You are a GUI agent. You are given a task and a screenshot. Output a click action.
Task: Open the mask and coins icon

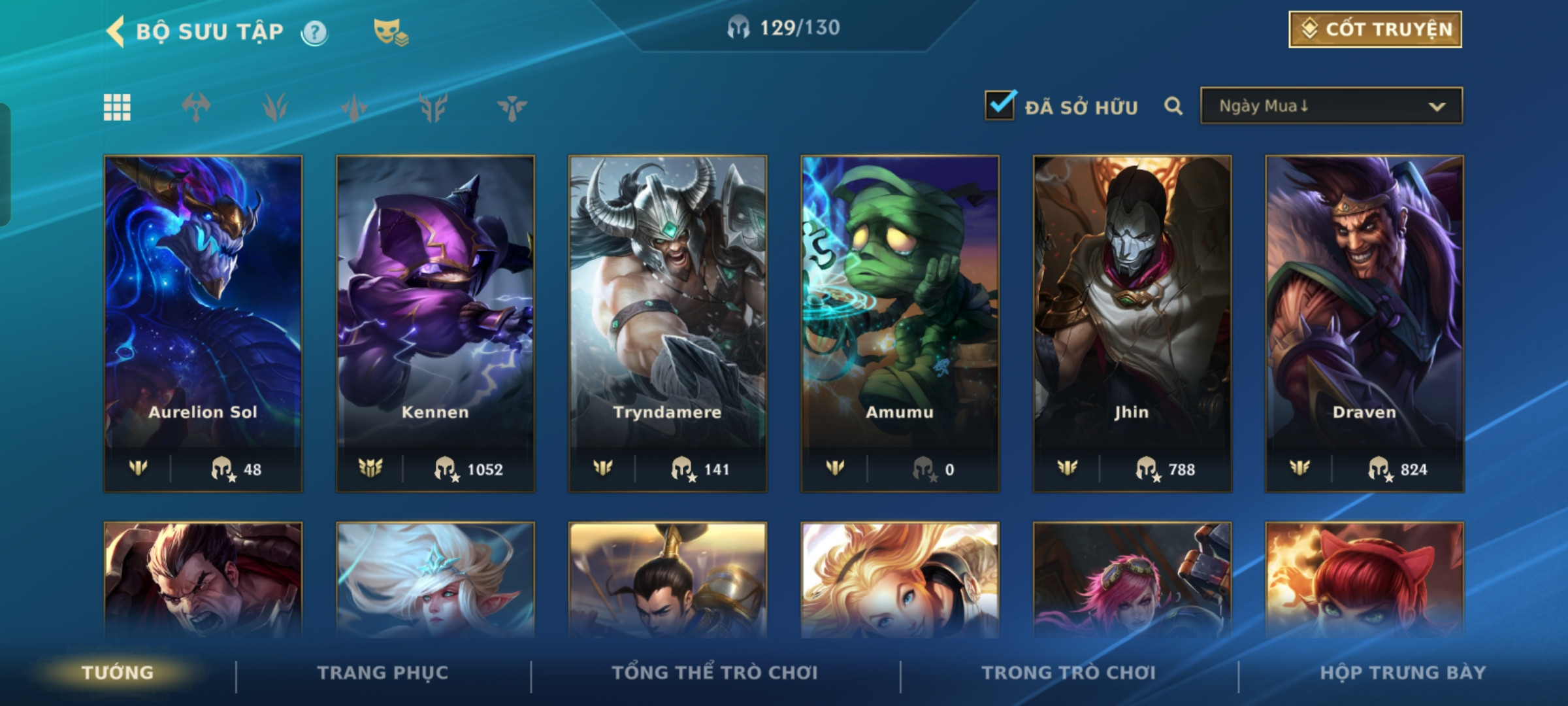click(390, 32)
